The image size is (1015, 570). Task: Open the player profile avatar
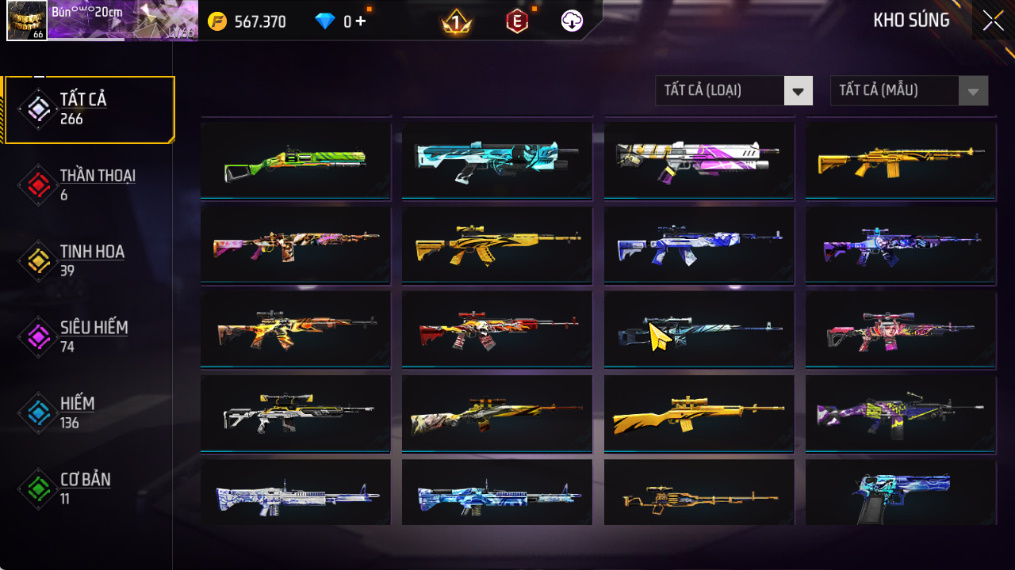[25, 21]
